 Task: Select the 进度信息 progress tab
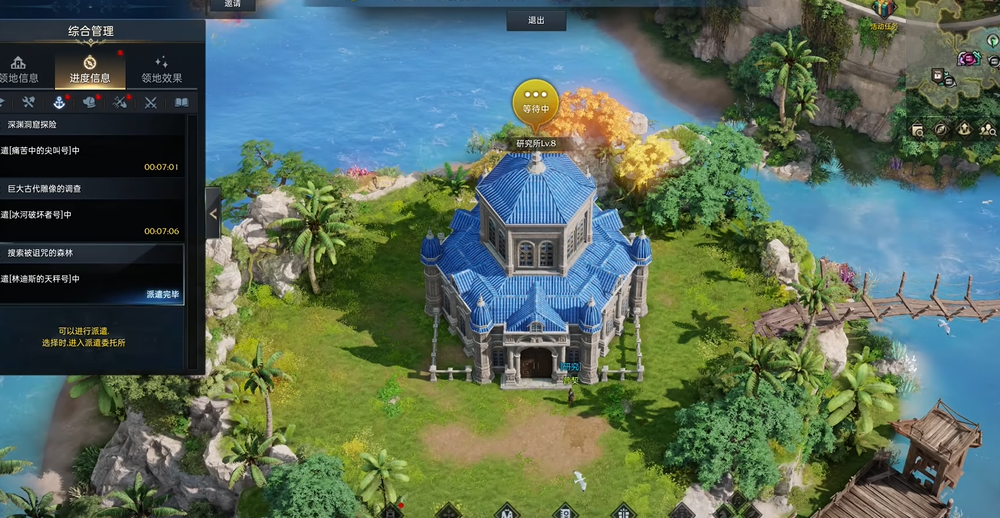89,69
